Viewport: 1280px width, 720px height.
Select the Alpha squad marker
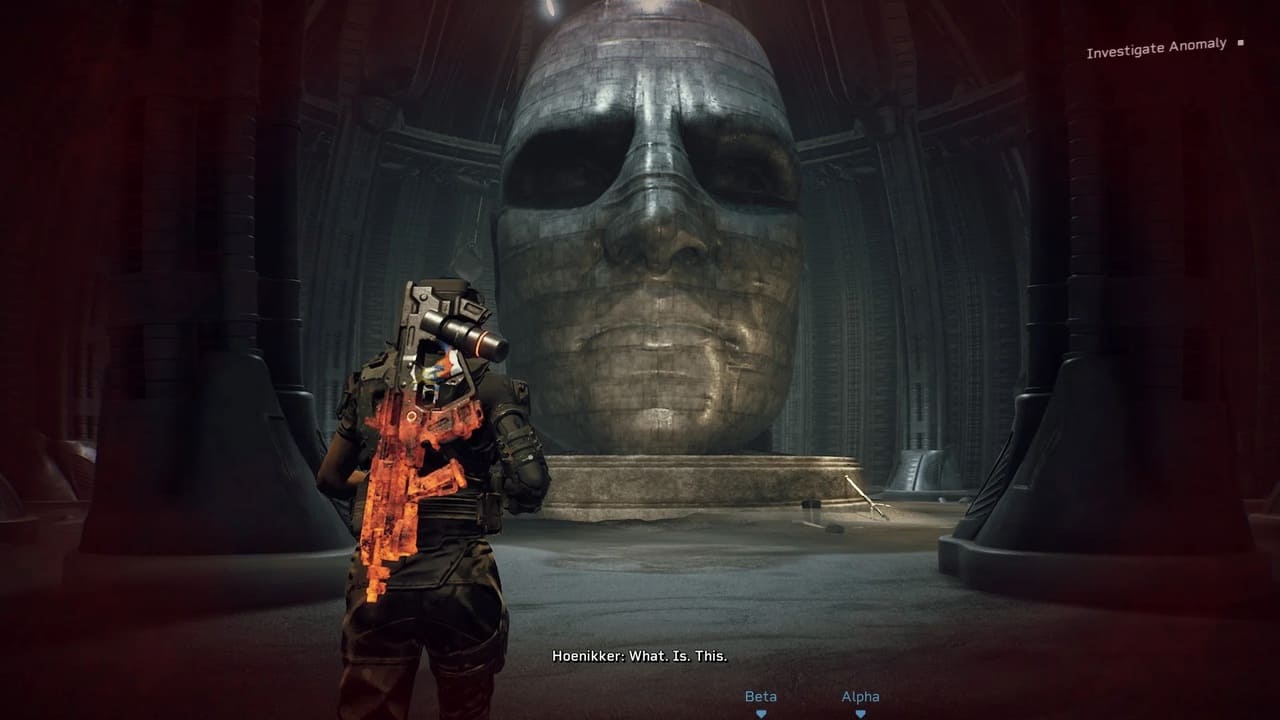click(x=860, y=703)
